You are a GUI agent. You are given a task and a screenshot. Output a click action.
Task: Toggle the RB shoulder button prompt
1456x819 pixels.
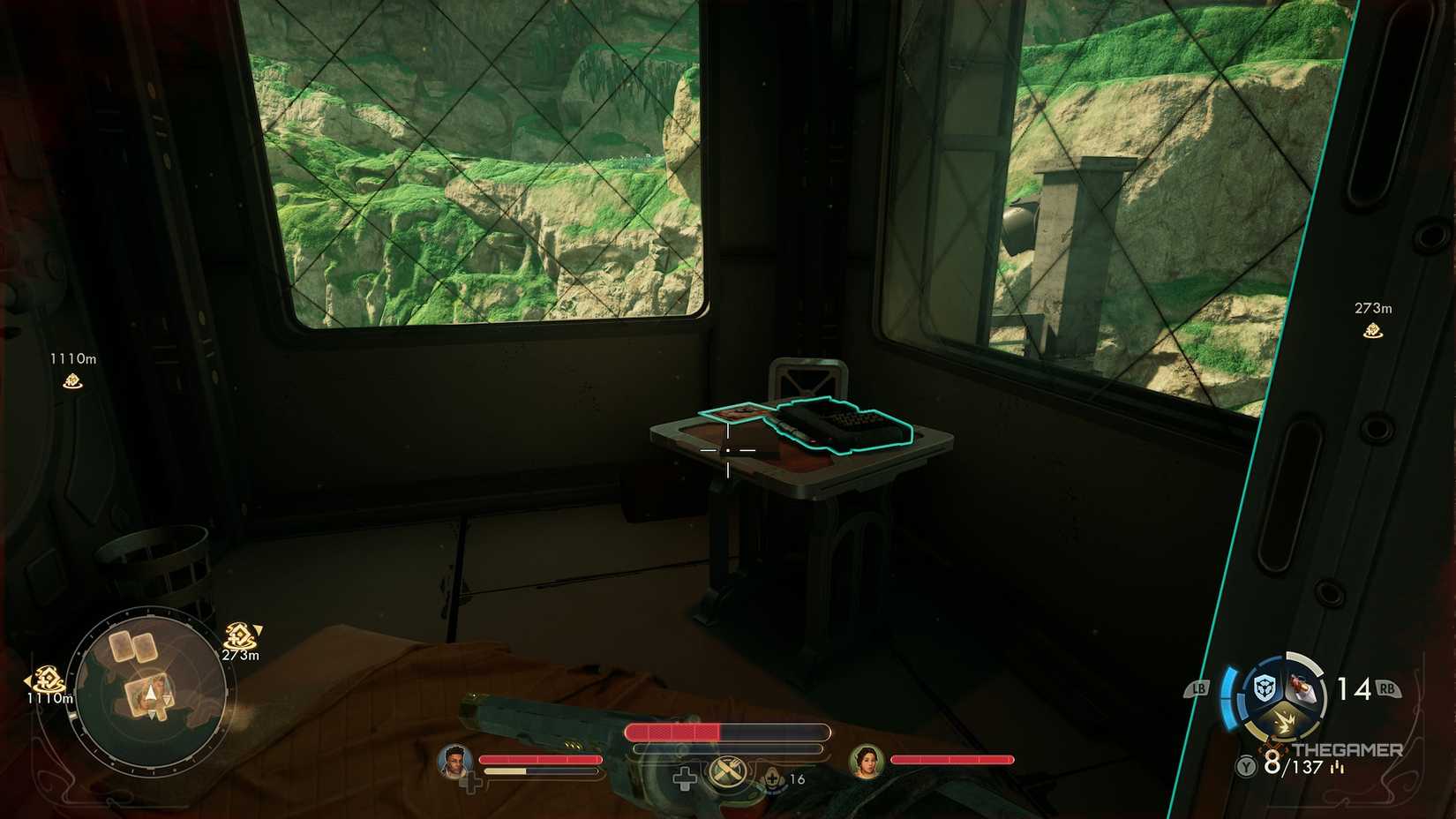(1387, 688)
